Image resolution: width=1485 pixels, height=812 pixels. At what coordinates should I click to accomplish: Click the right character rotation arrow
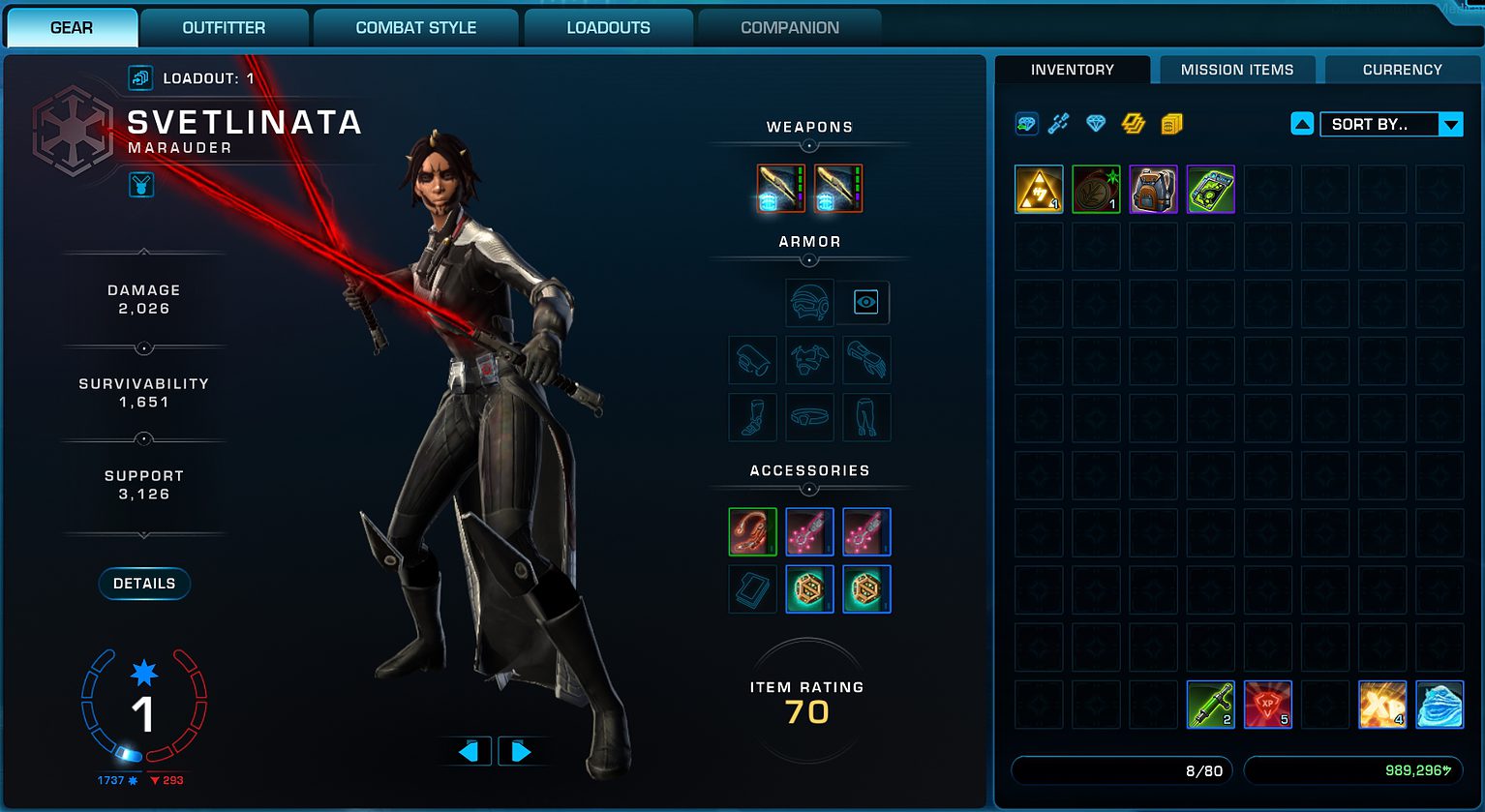coord(524,750)
